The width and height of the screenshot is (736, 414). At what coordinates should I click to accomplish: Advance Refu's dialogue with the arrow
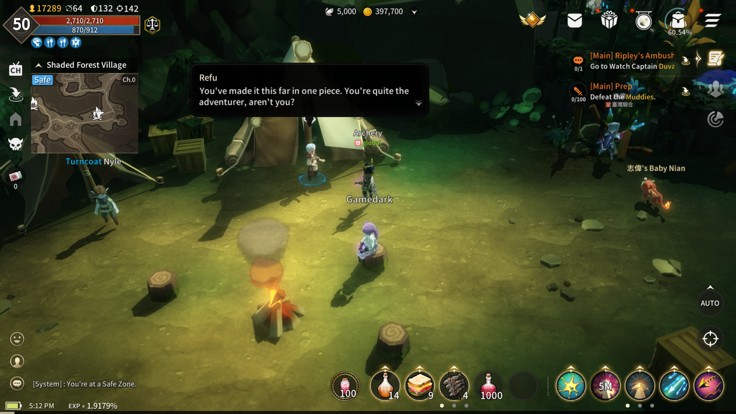point(419,102)
